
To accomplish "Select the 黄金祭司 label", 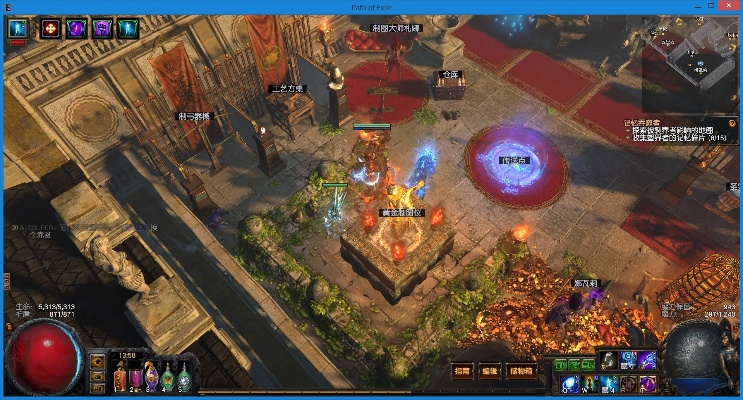I will coord(402,212).
